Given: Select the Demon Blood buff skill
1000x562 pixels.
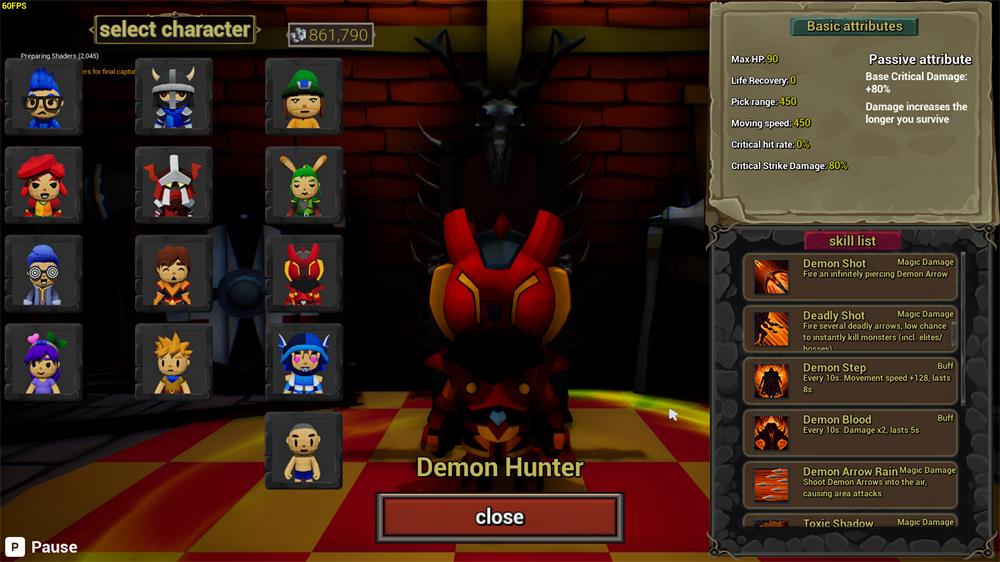Looking at the screenshot, I should point(851,433).
